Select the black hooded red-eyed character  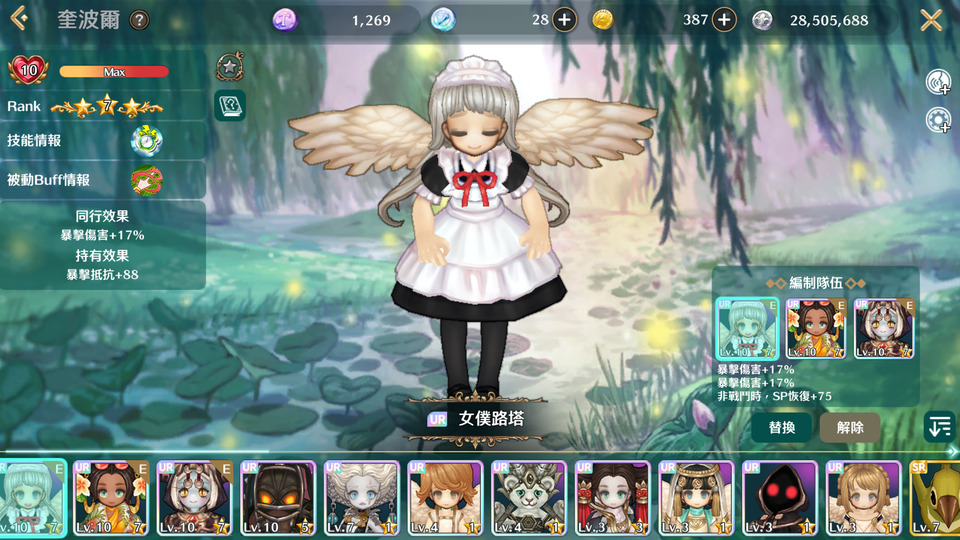click(780, 498)
